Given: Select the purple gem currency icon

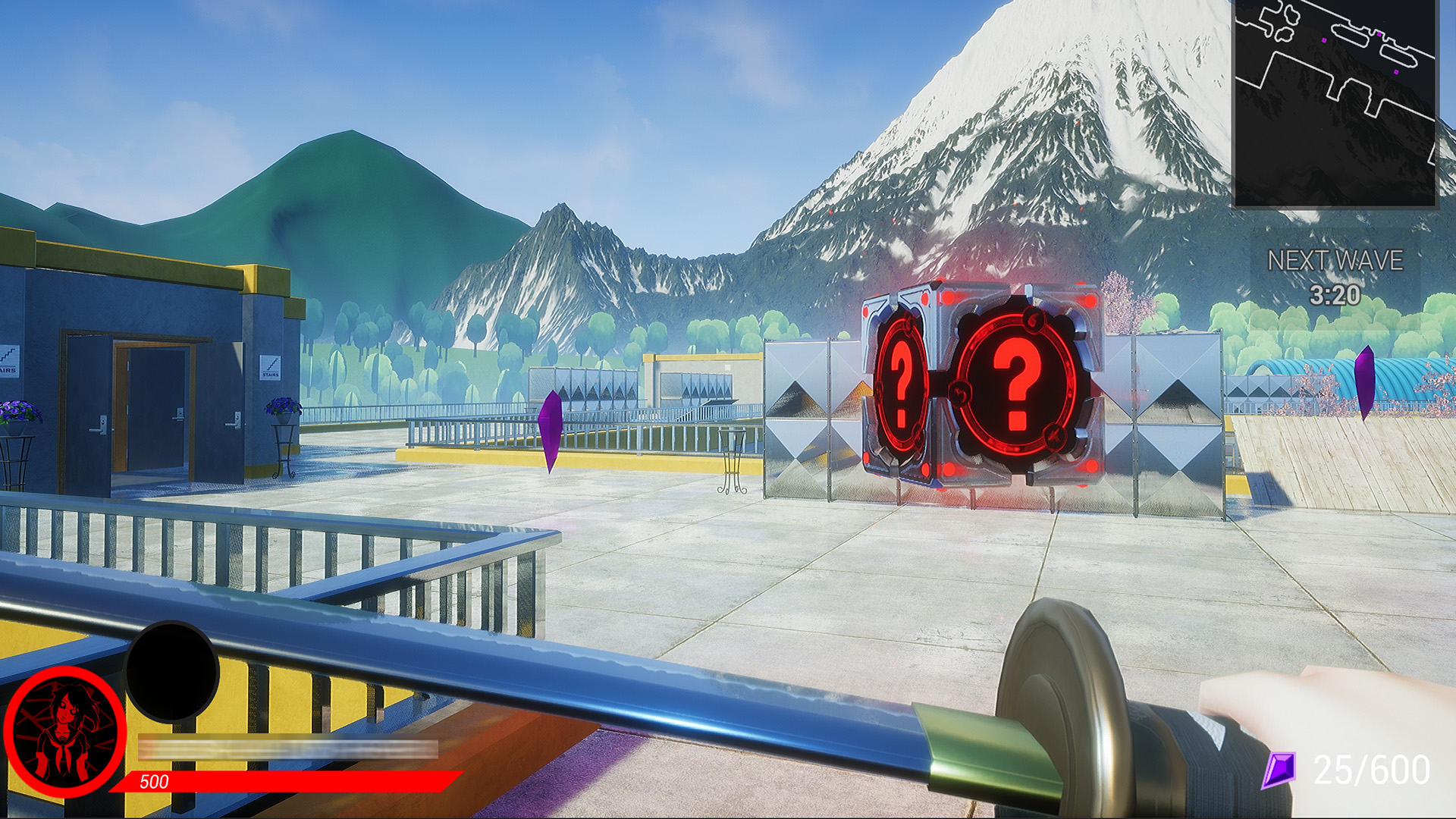Looking at the screenshot, I should [x=1280, y=771].
